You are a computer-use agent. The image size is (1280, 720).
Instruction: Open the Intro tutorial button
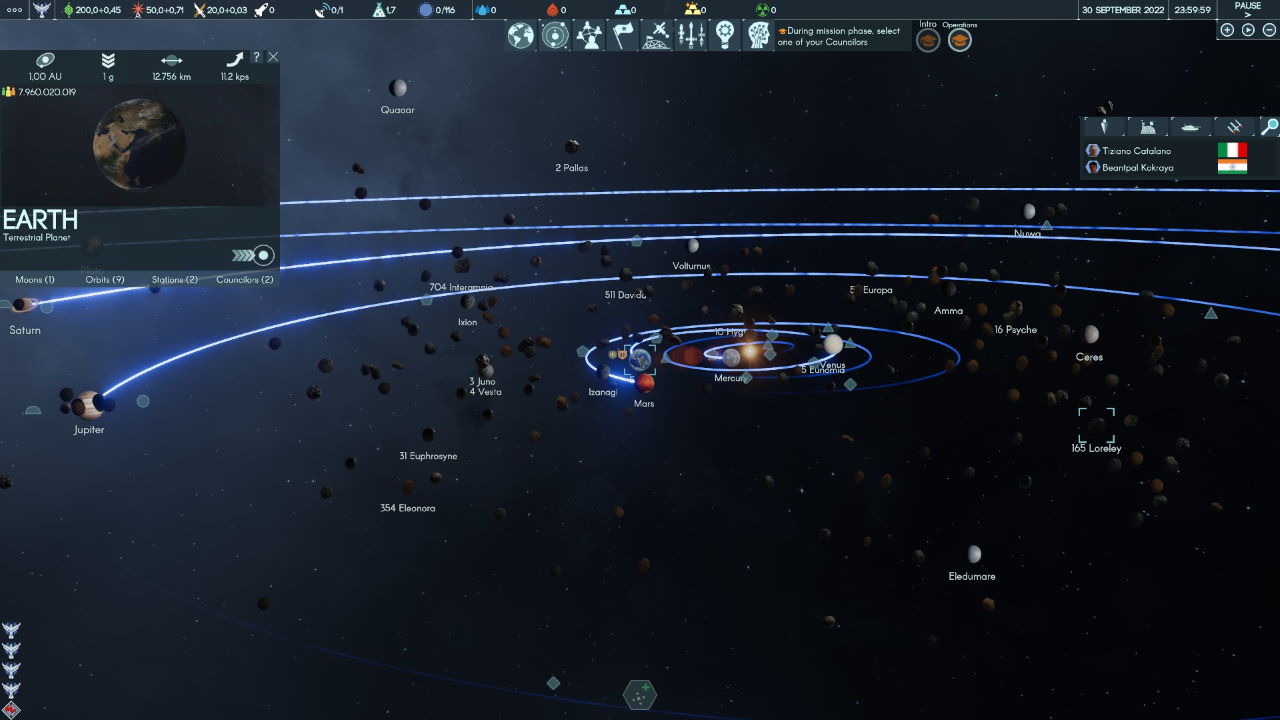pos(928,41)
